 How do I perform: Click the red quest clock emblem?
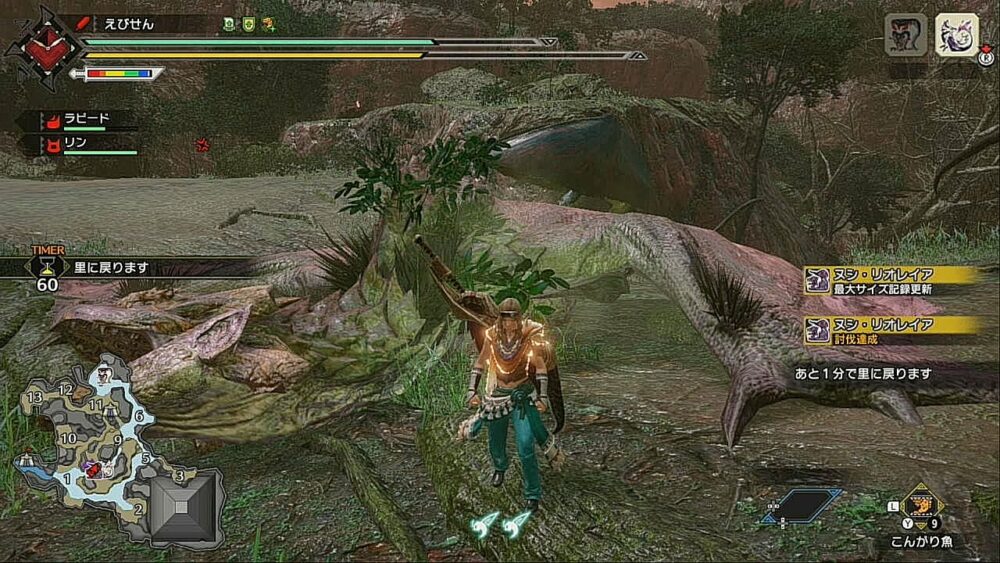[44, 47]
